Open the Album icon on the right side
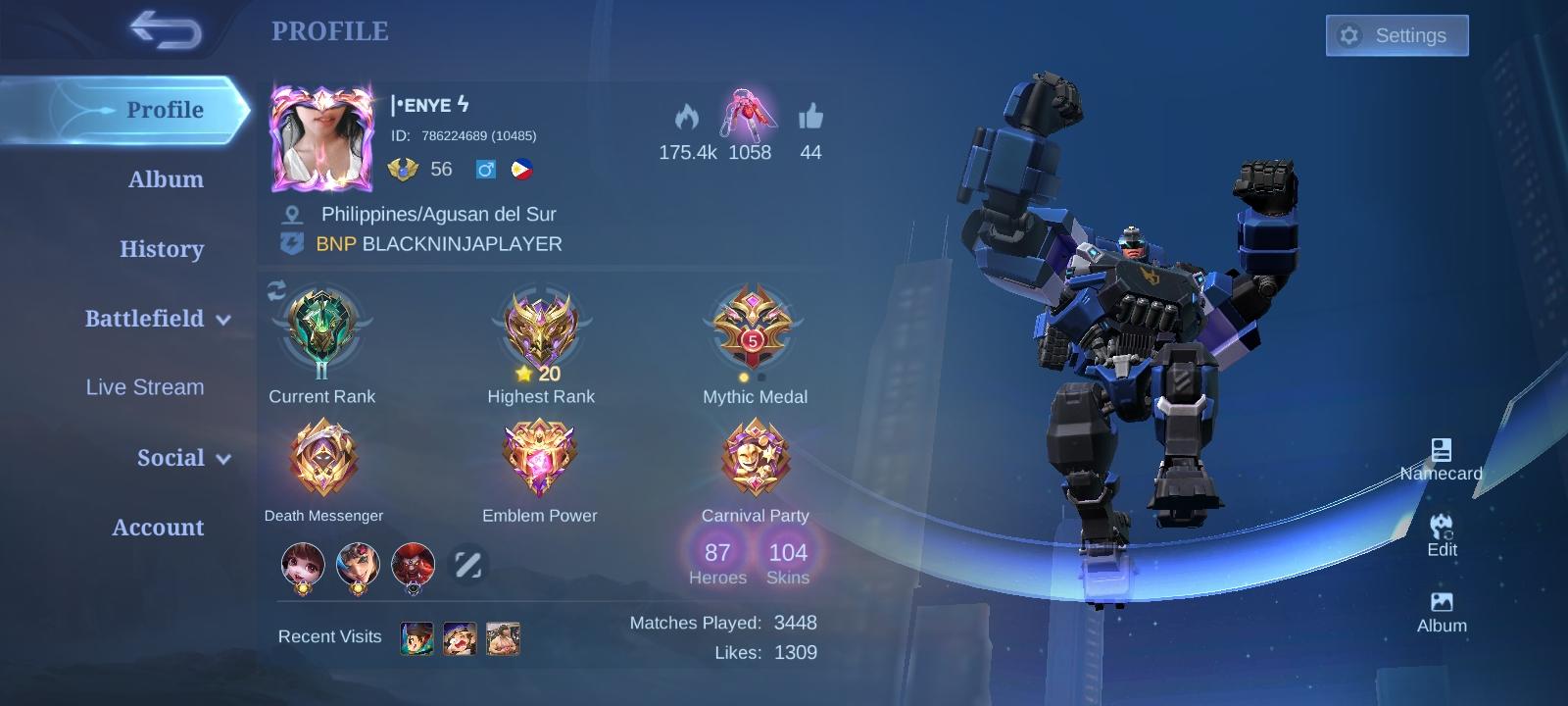1568x706 pixels. (1441, 602)
